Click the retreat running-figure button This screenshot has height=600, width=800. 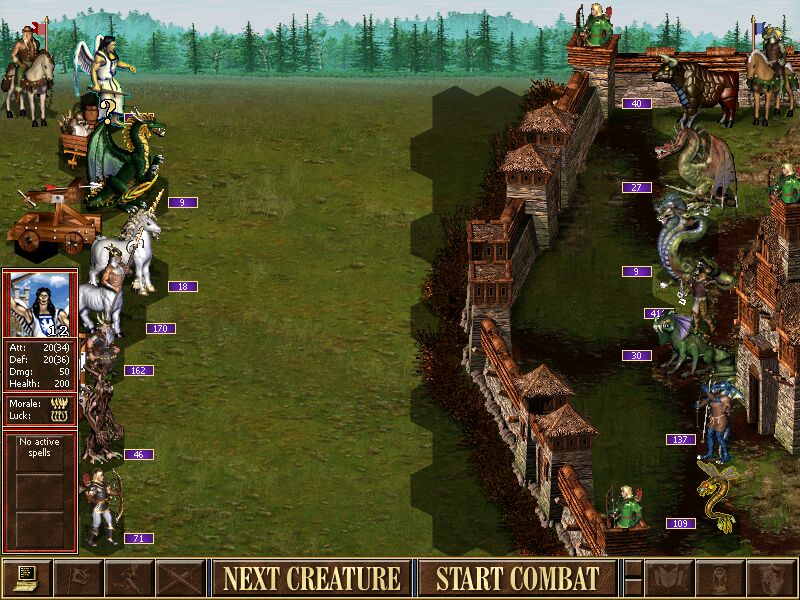[x=129, y=577]
